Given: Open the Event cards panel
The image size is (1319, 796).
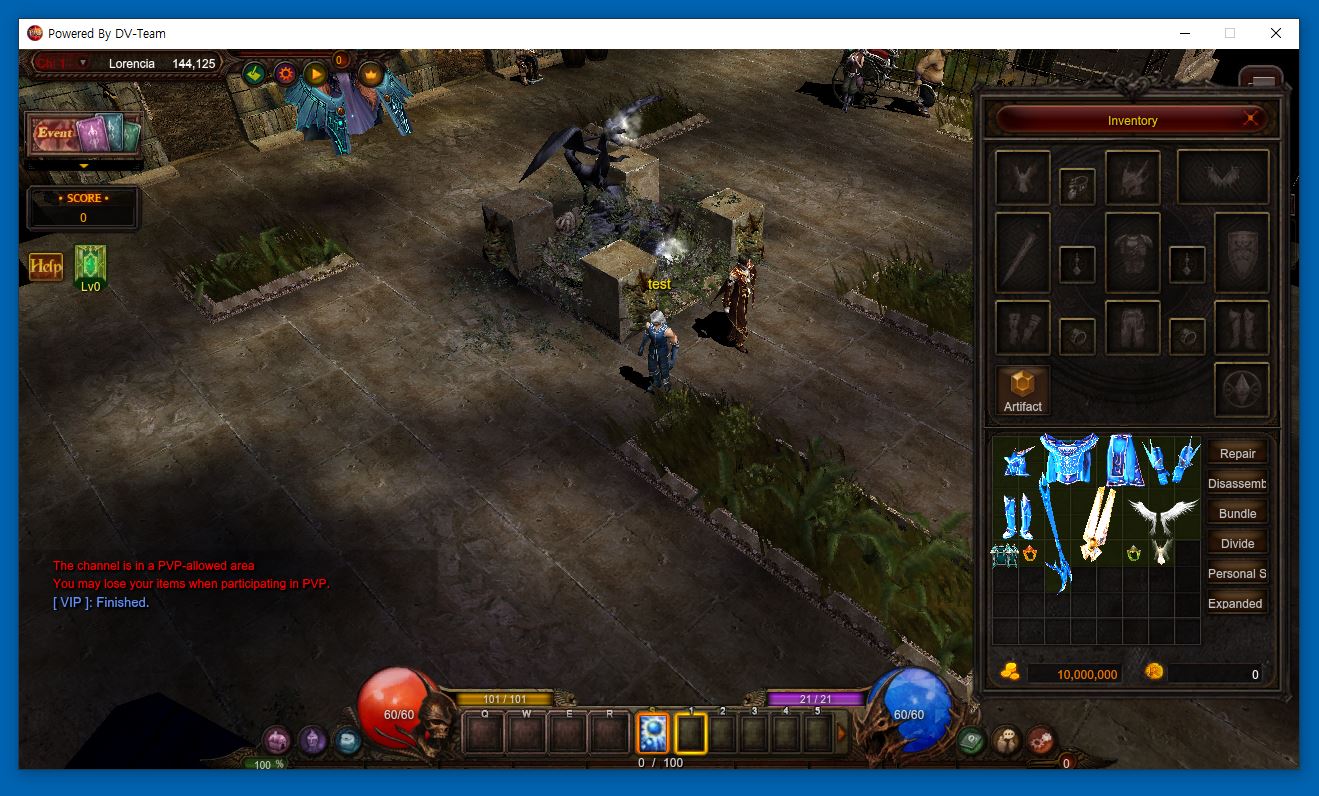Looking at the screenshot, I should pyautogui.click(x=83, y=133).
